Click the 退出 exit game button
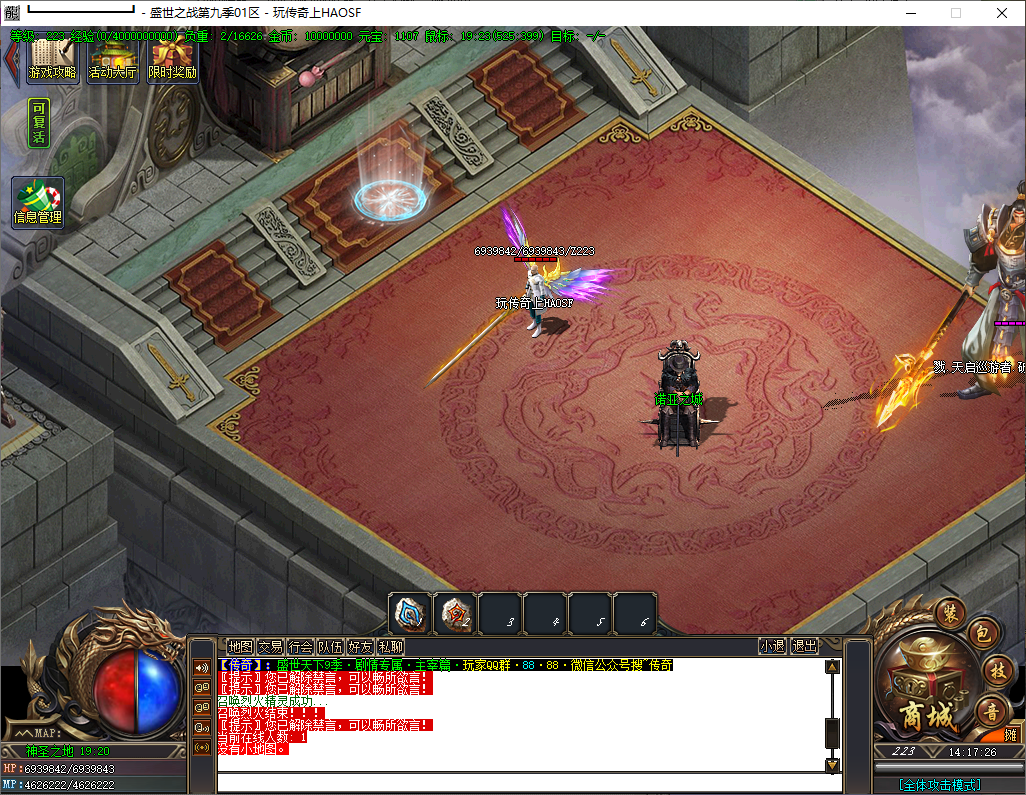Image resolution: width=1026 pixels, height=795 pixels. coord(804,646)
